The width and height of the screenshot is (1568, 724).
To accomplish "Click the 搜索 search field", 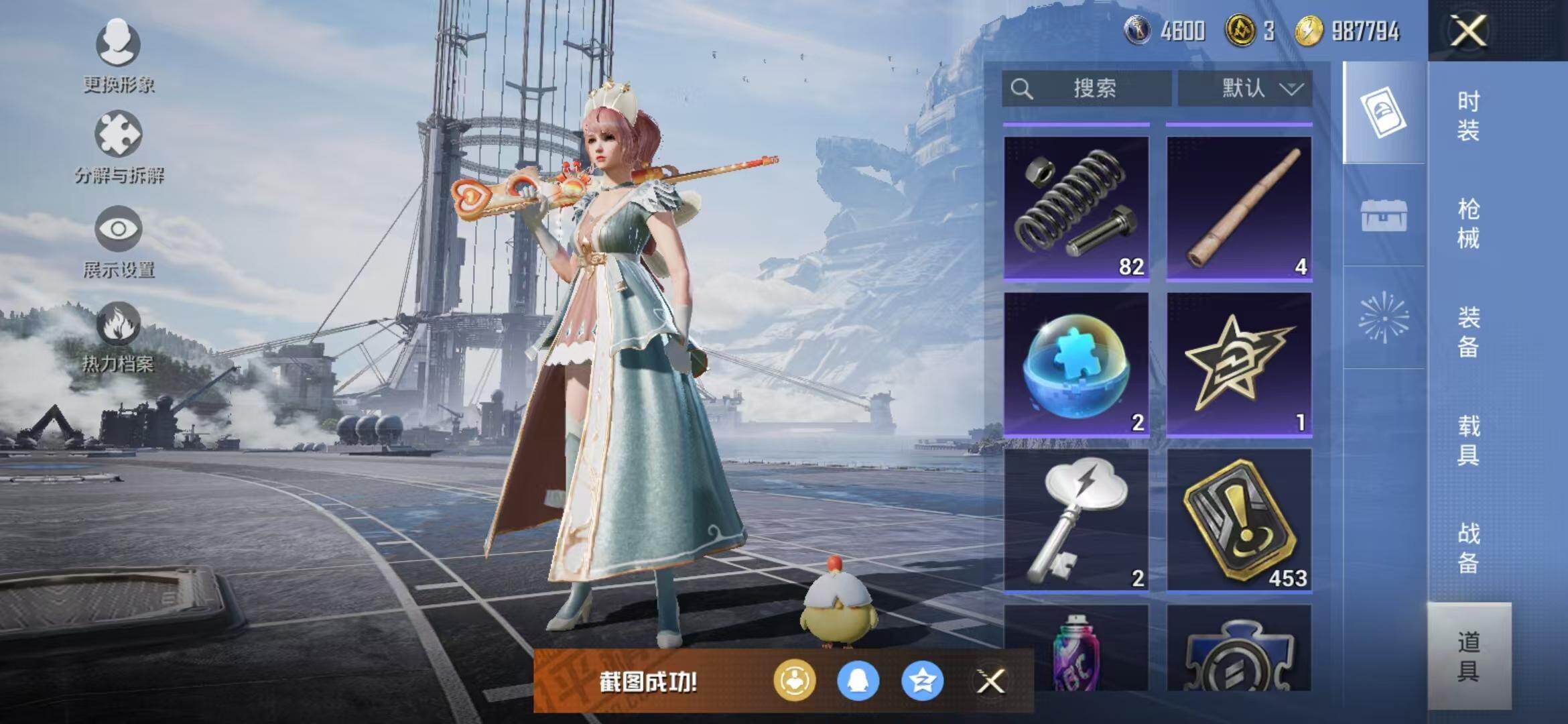I will click(1086, 88).
